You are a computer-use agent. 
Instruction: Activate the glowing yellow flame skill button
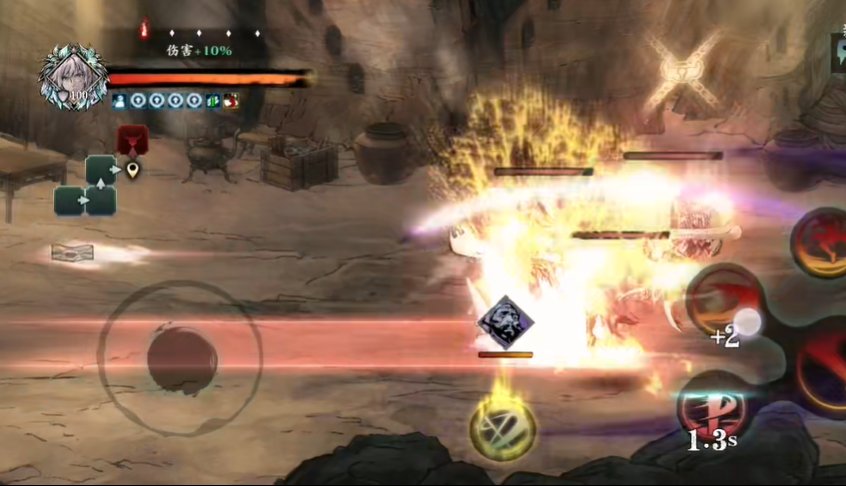click(x=503, y=426)
